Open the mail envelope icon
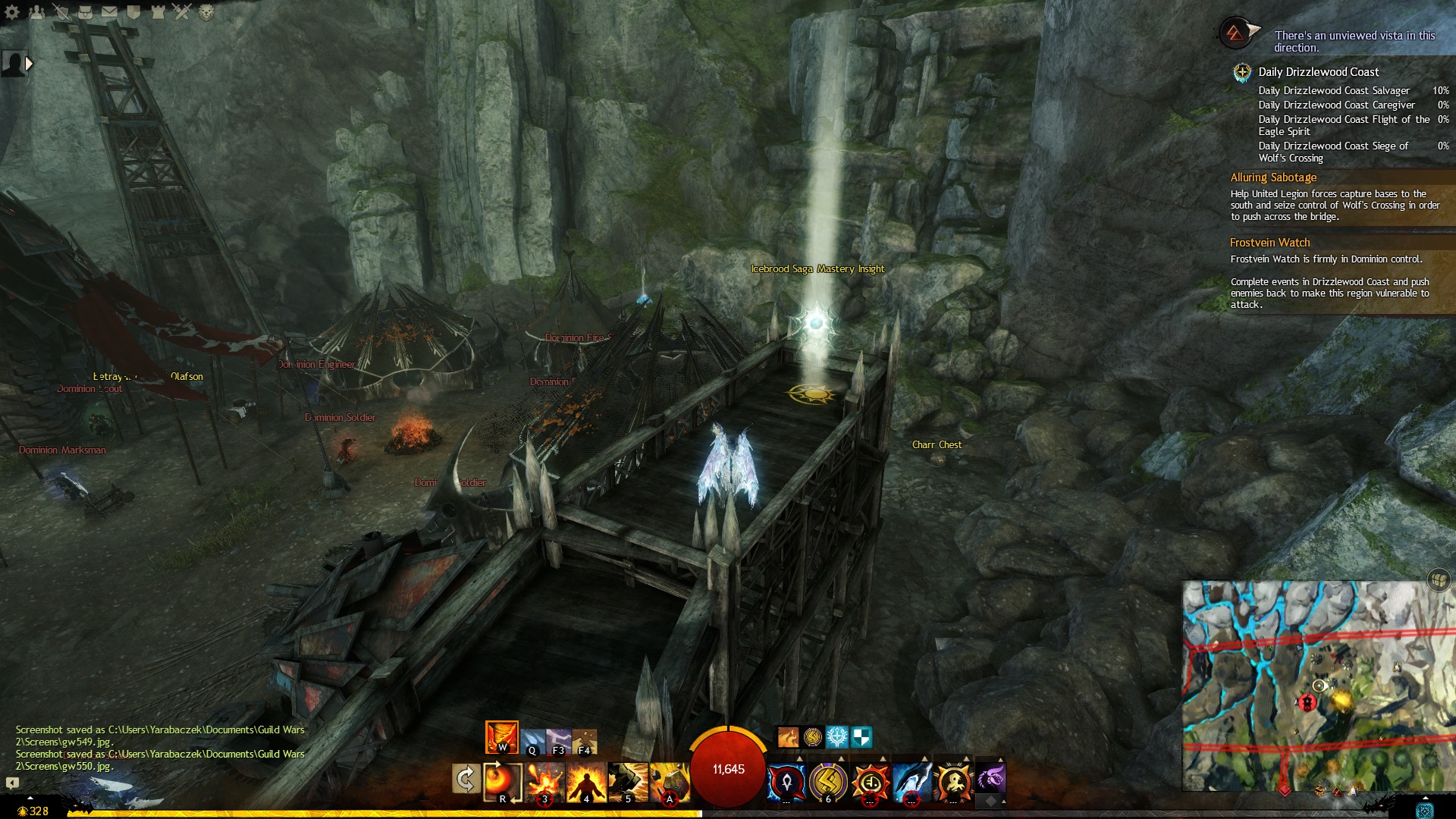Viewport: 1456px width, 819px height. (110, 11)
